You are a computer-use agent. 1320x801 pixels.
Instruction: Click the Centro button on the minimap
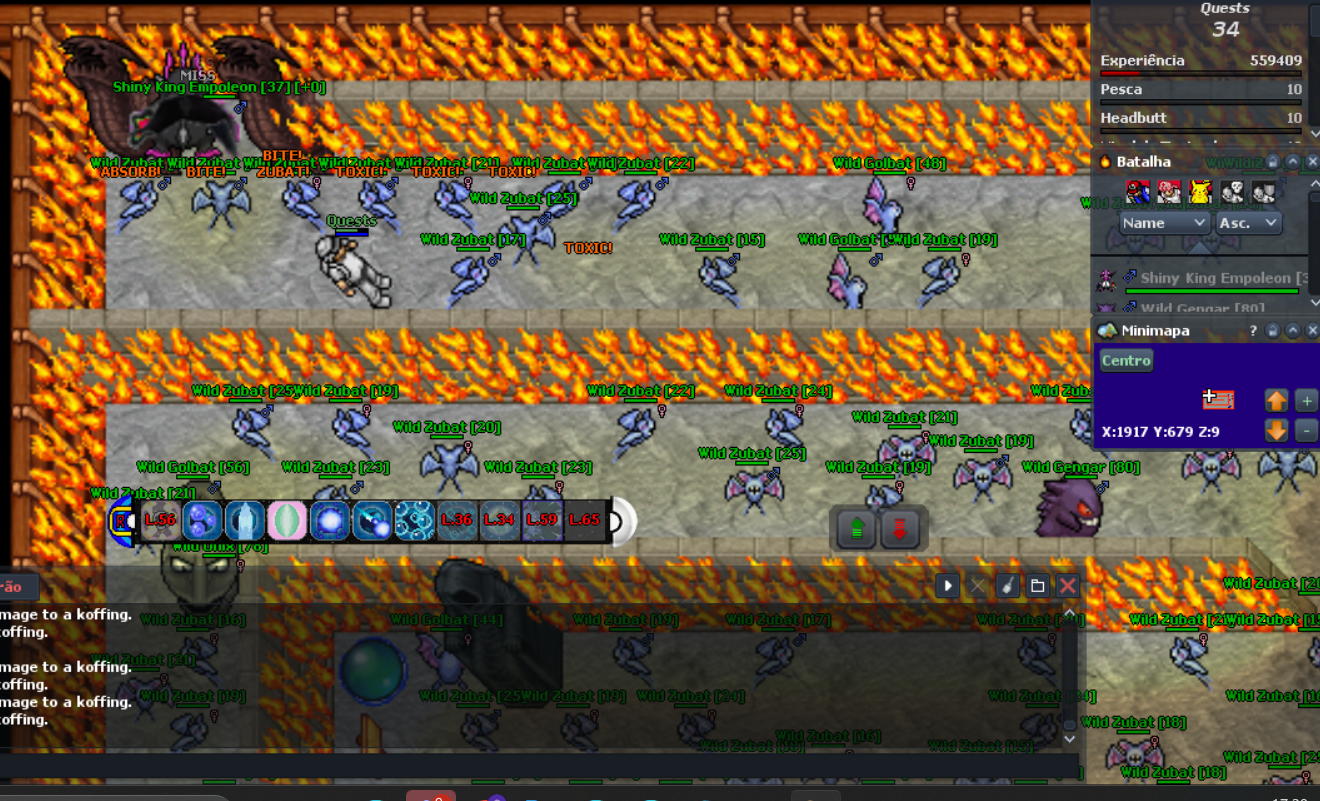pos(1126,360)
